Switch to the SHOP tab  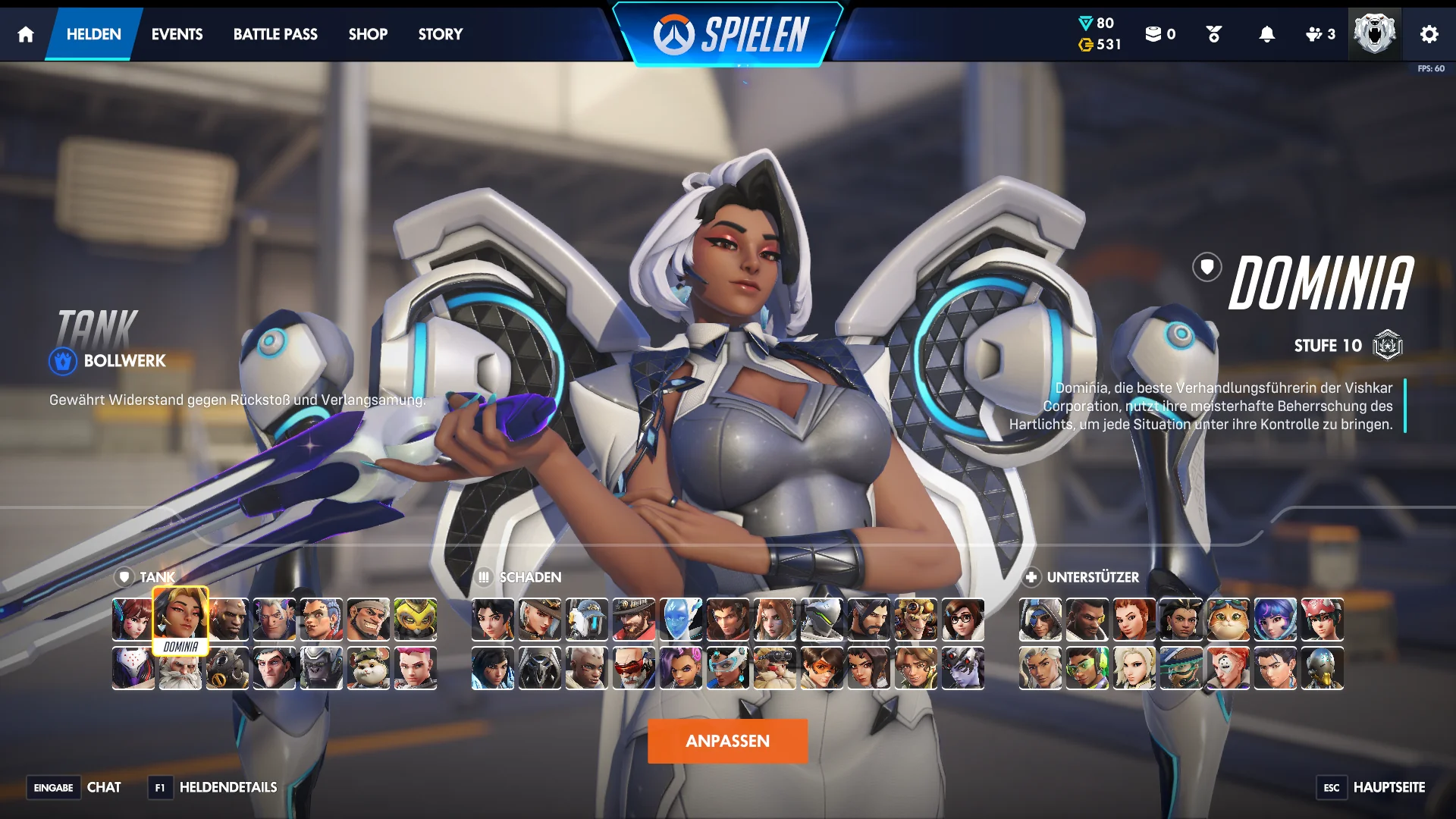tap(368, 34)
